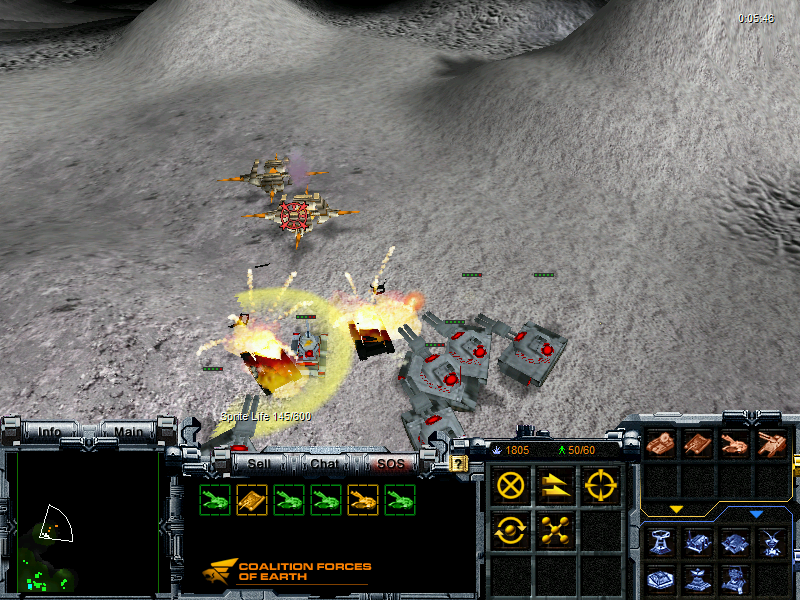Click the Sell button
Screen dimensions: 800x600
258,463
